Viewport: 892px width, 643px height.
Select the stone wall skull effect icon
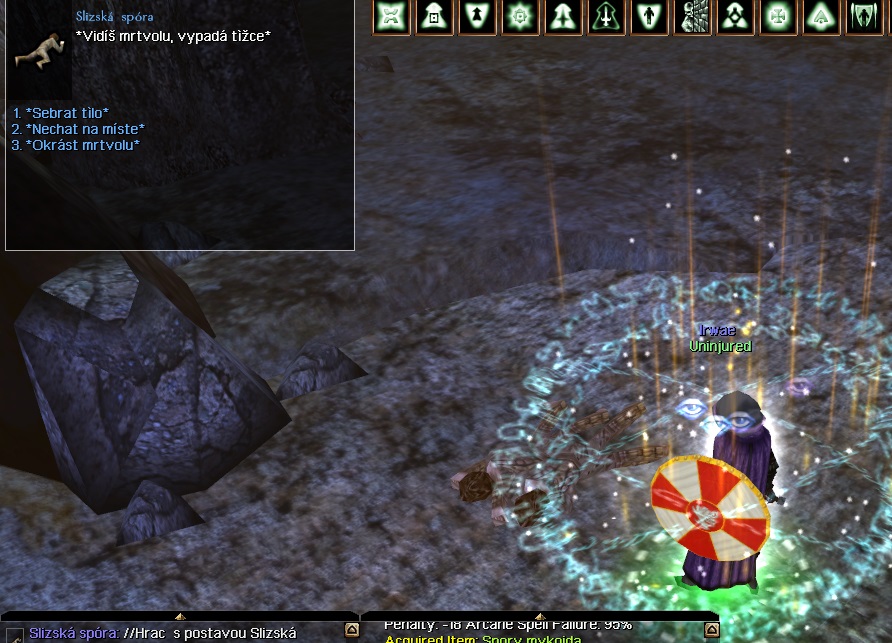click(x=693, y=17)
